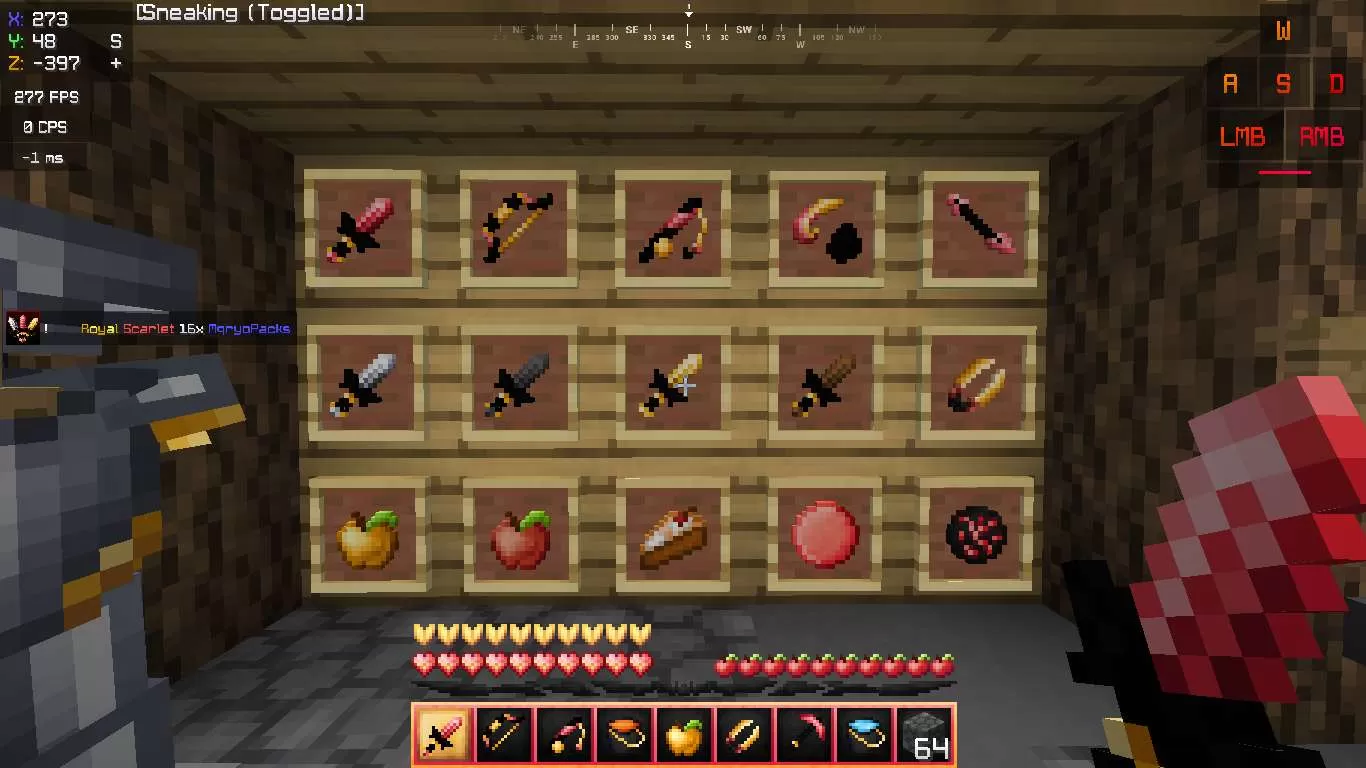Select the bow in hotbar slot two

[x=503, y=735]
